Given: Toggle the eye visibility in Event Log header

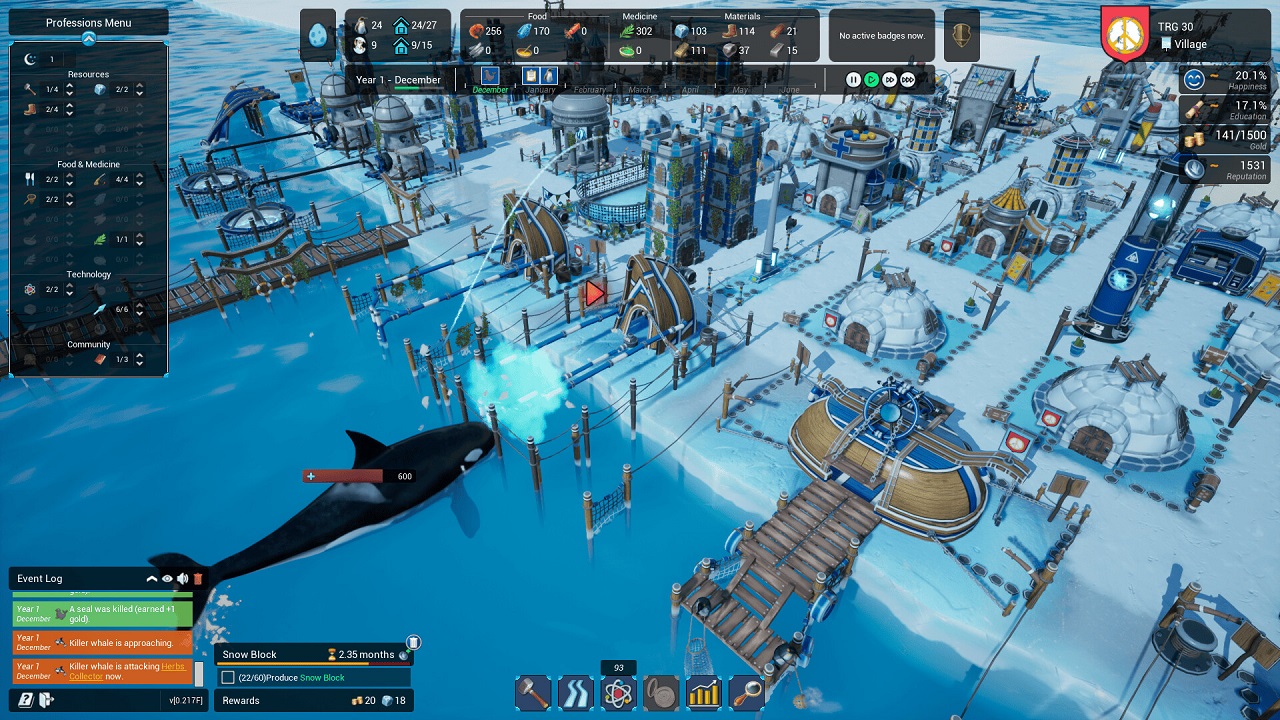Looking at the screenshot, I should point(167,578).
